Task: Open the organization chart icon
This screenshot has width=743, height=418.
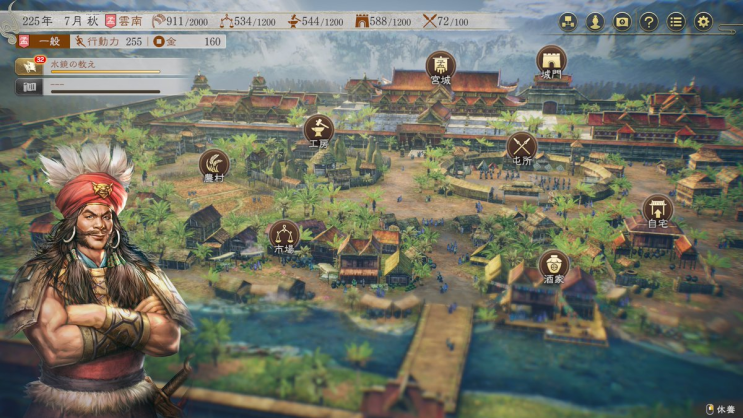Action: pyautogui.click(x=568, y=21)
